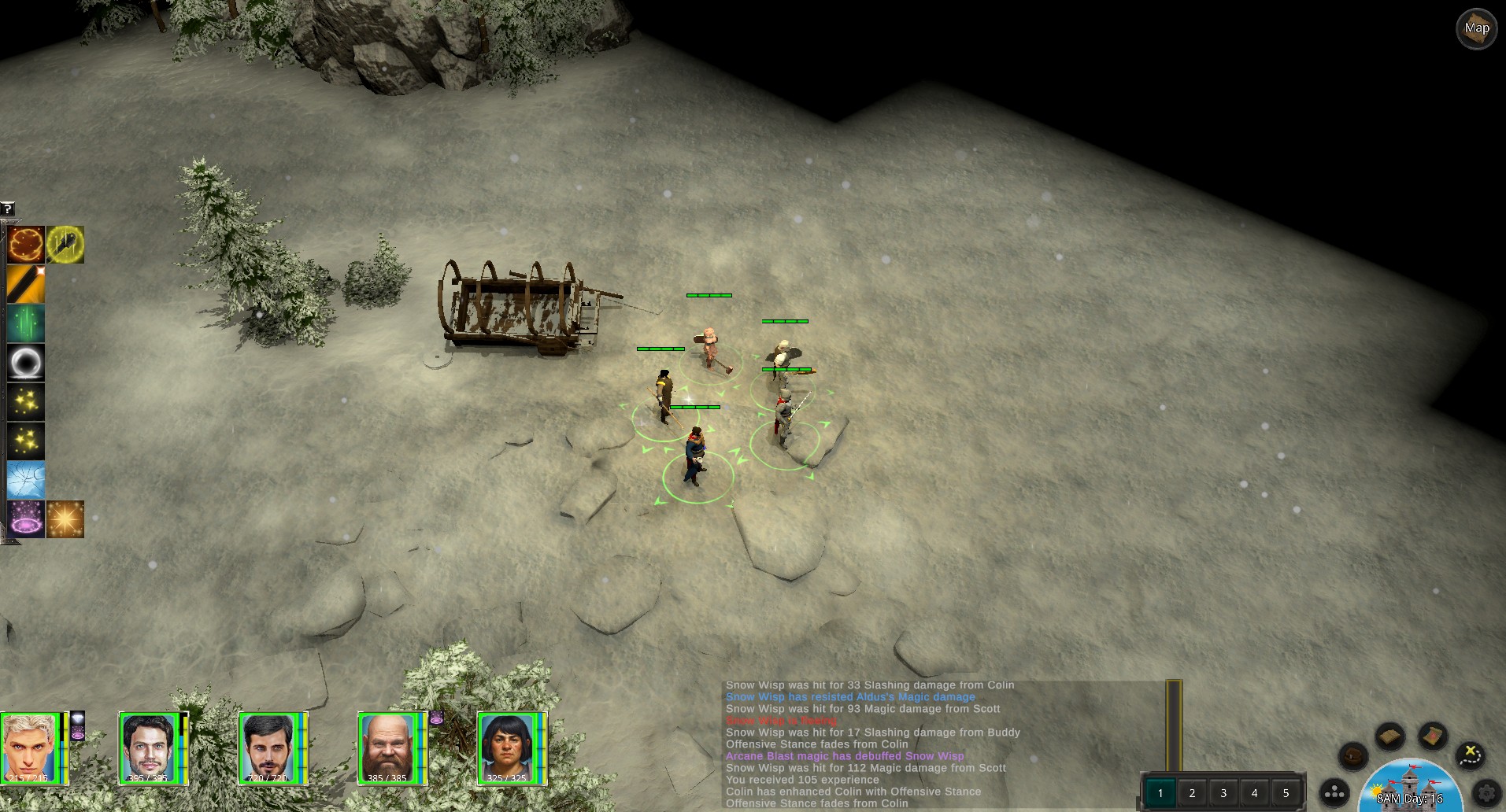The width and height of the screenshot is (1506, 812).
Task: Select the bald bearded dwarf portrait
Action: point(386,748)
